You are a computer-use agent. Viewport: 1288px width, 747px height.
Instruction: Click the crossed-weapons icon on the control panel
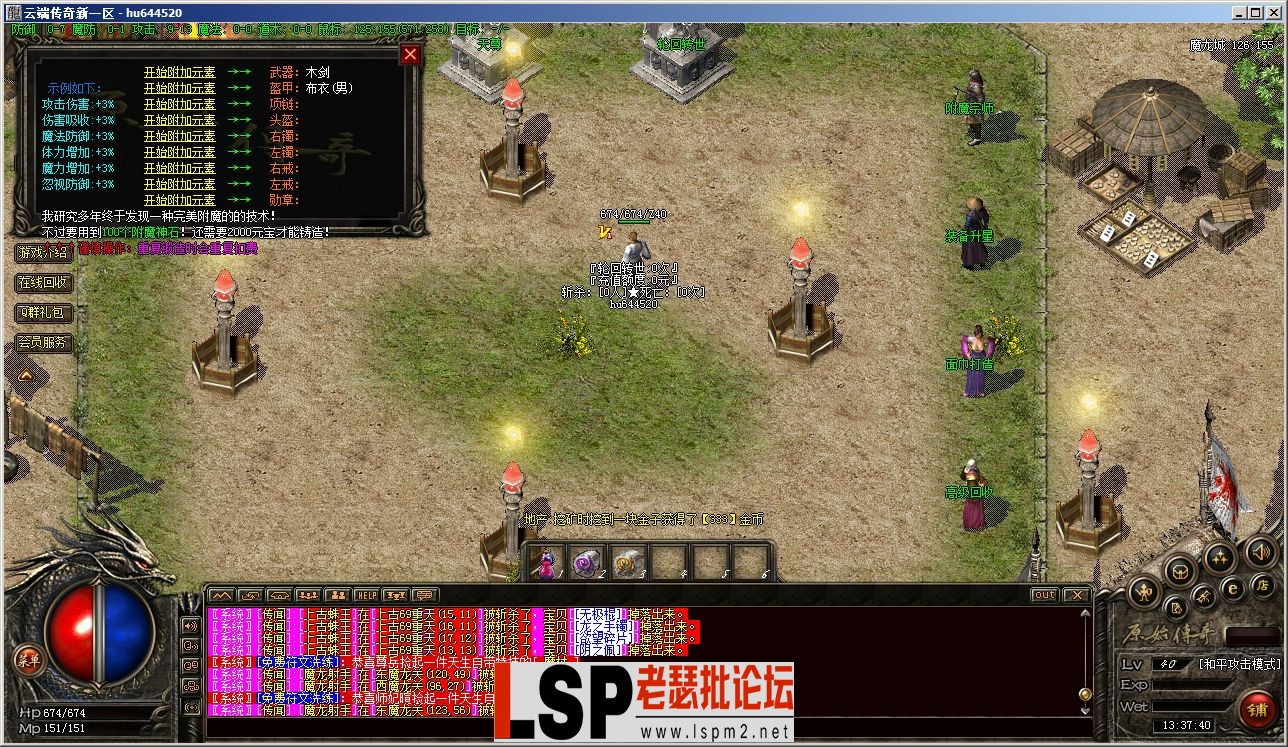pos(1203,597)
